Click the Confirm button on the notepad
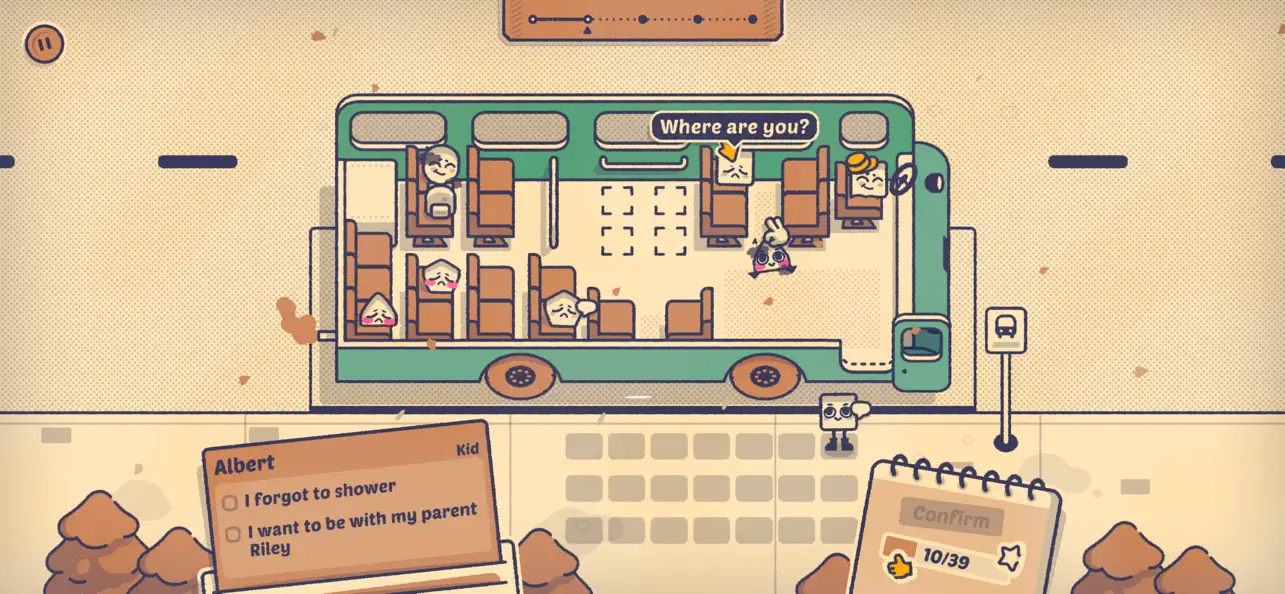Screen dimensions: 1285x594 point(950,518)
